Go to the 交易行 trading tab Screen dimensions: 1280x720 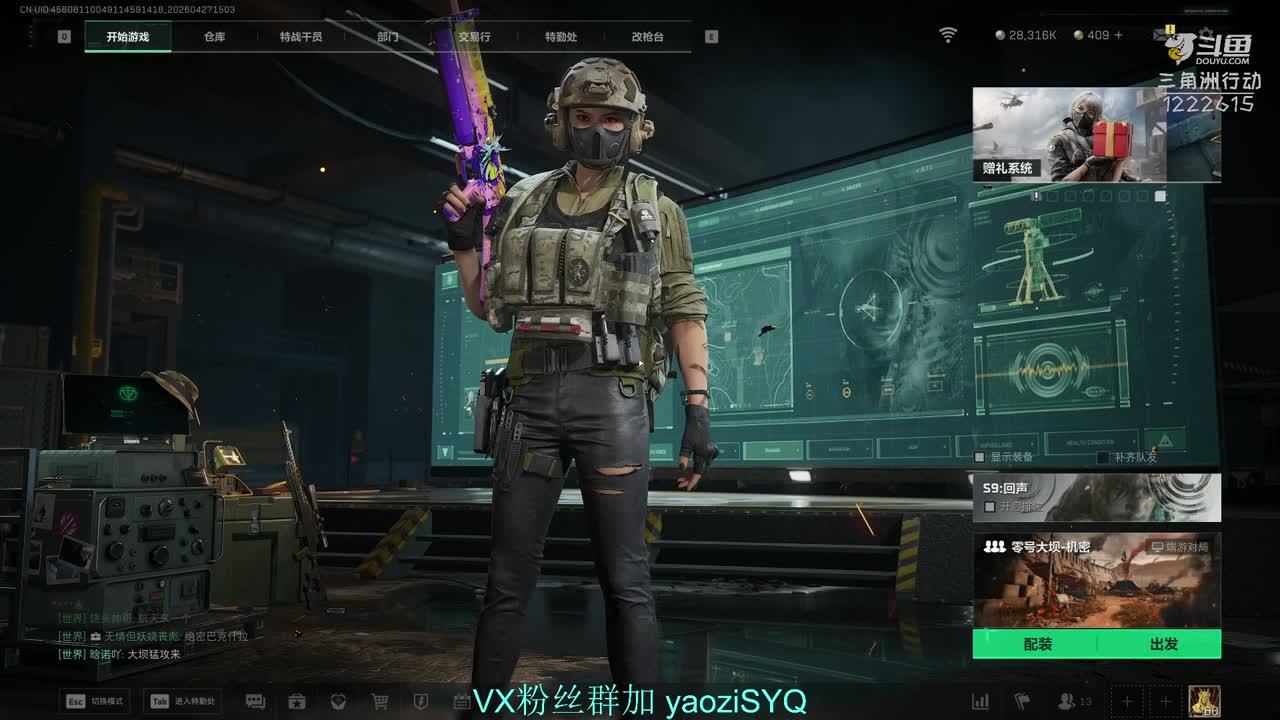point(474,37)
